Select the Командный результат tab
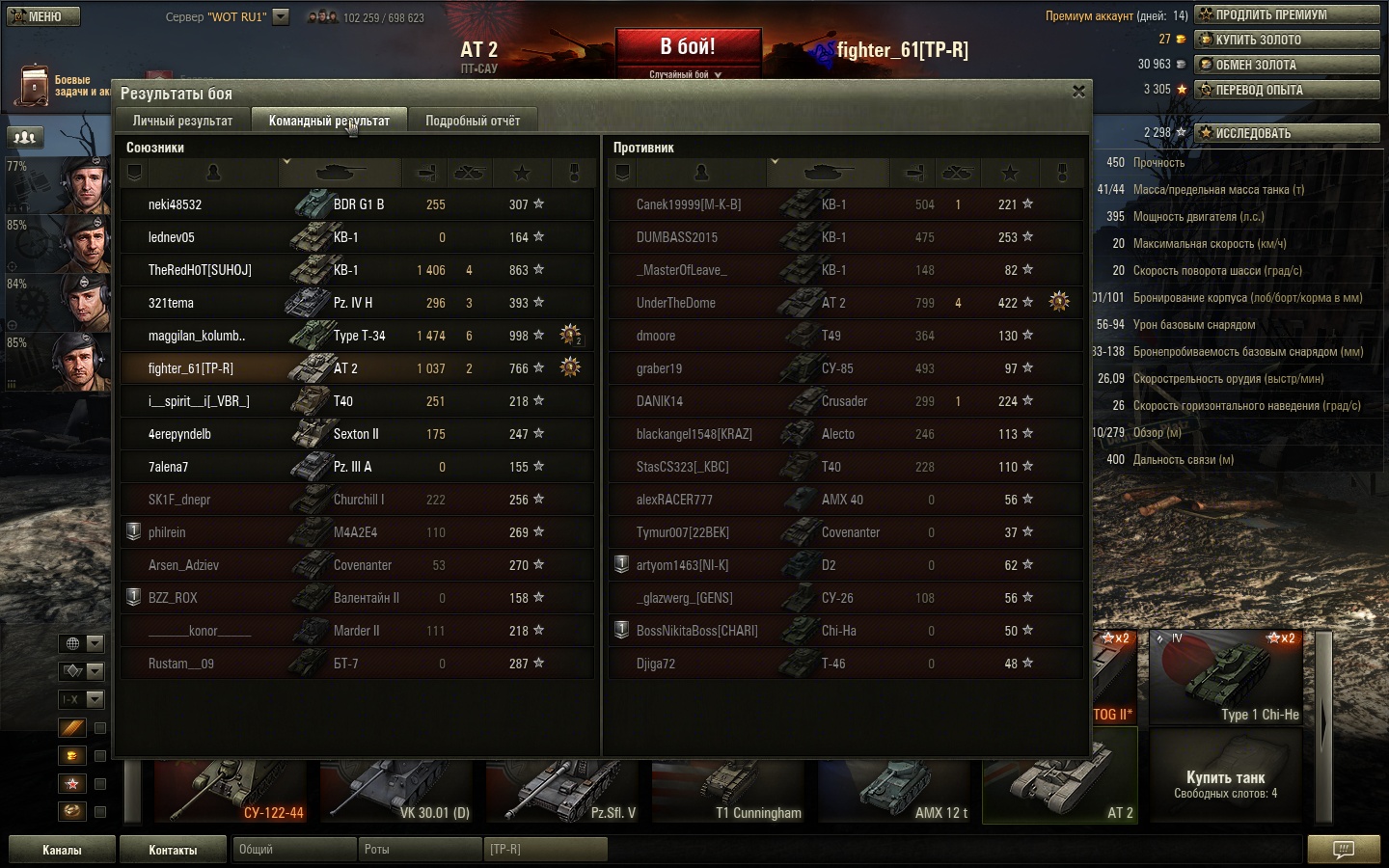 coord(329,121)
